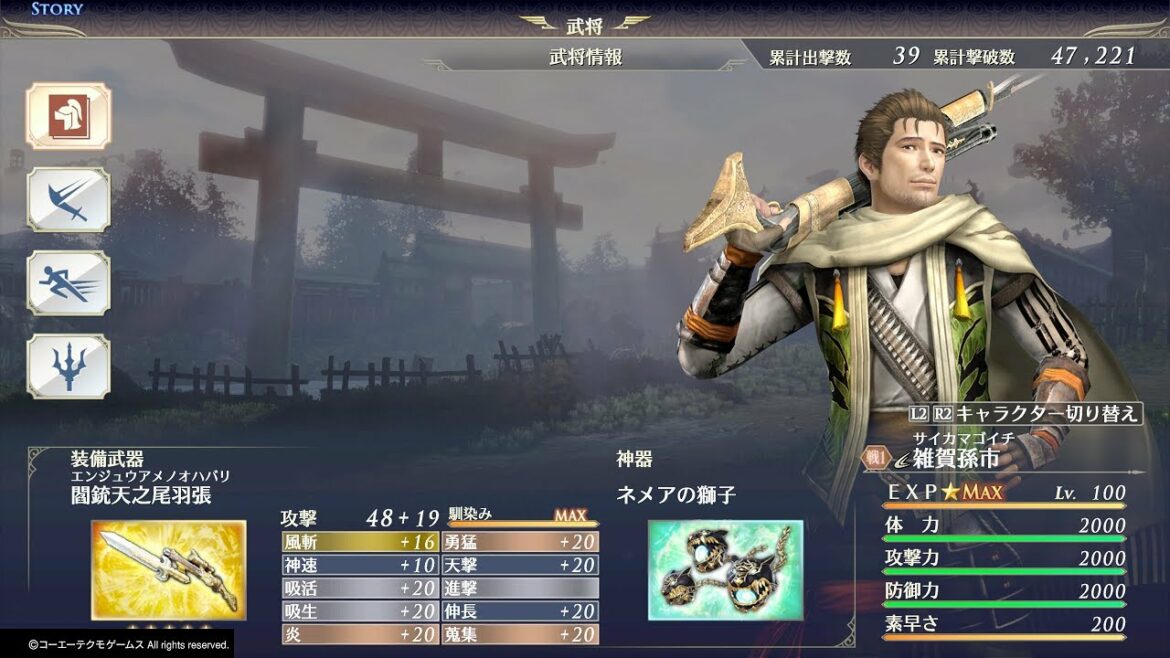The image size is (1170, 658).
Task: Click the 武将情報 header tab
Action: pos(585,57)
